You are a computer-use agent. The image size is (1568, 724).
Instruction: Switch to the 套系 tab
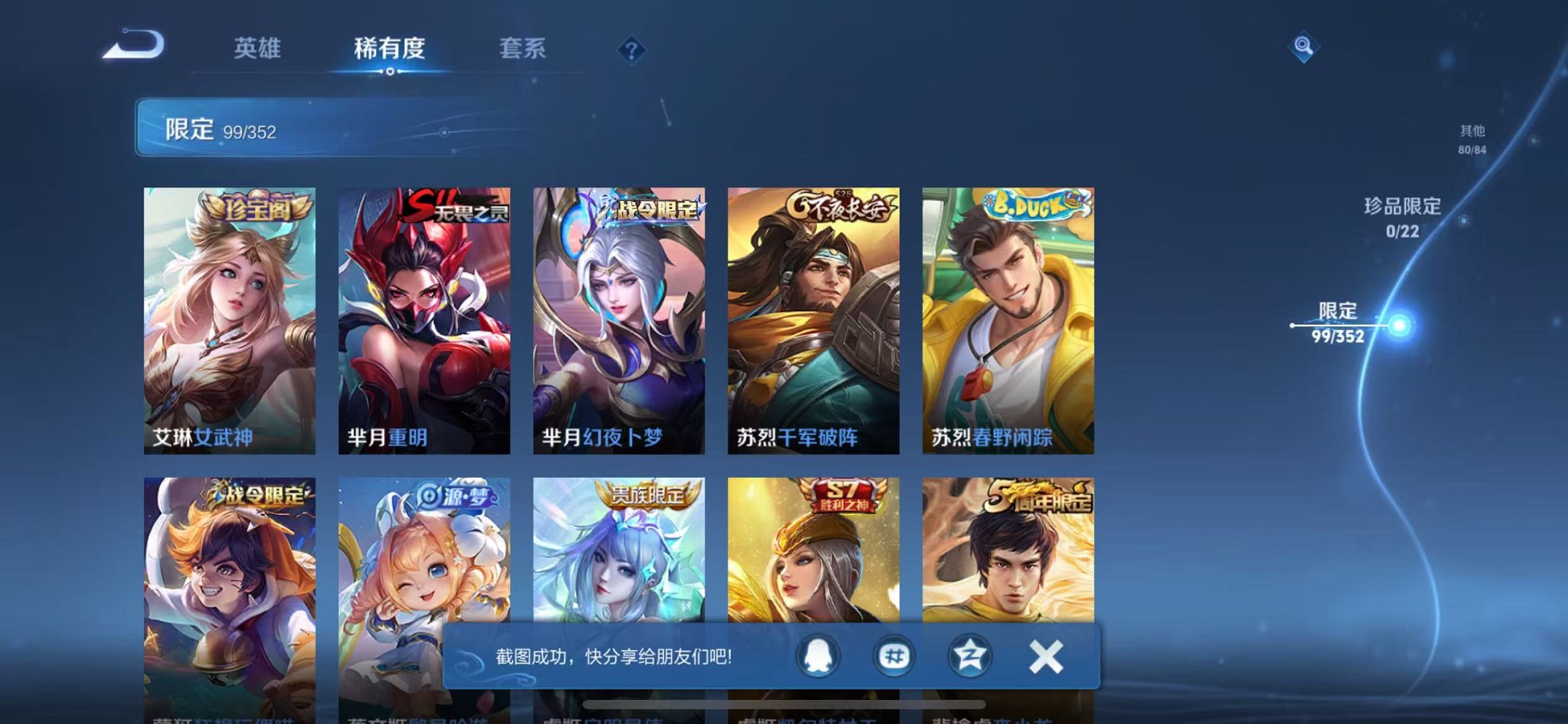click(522, 49)
